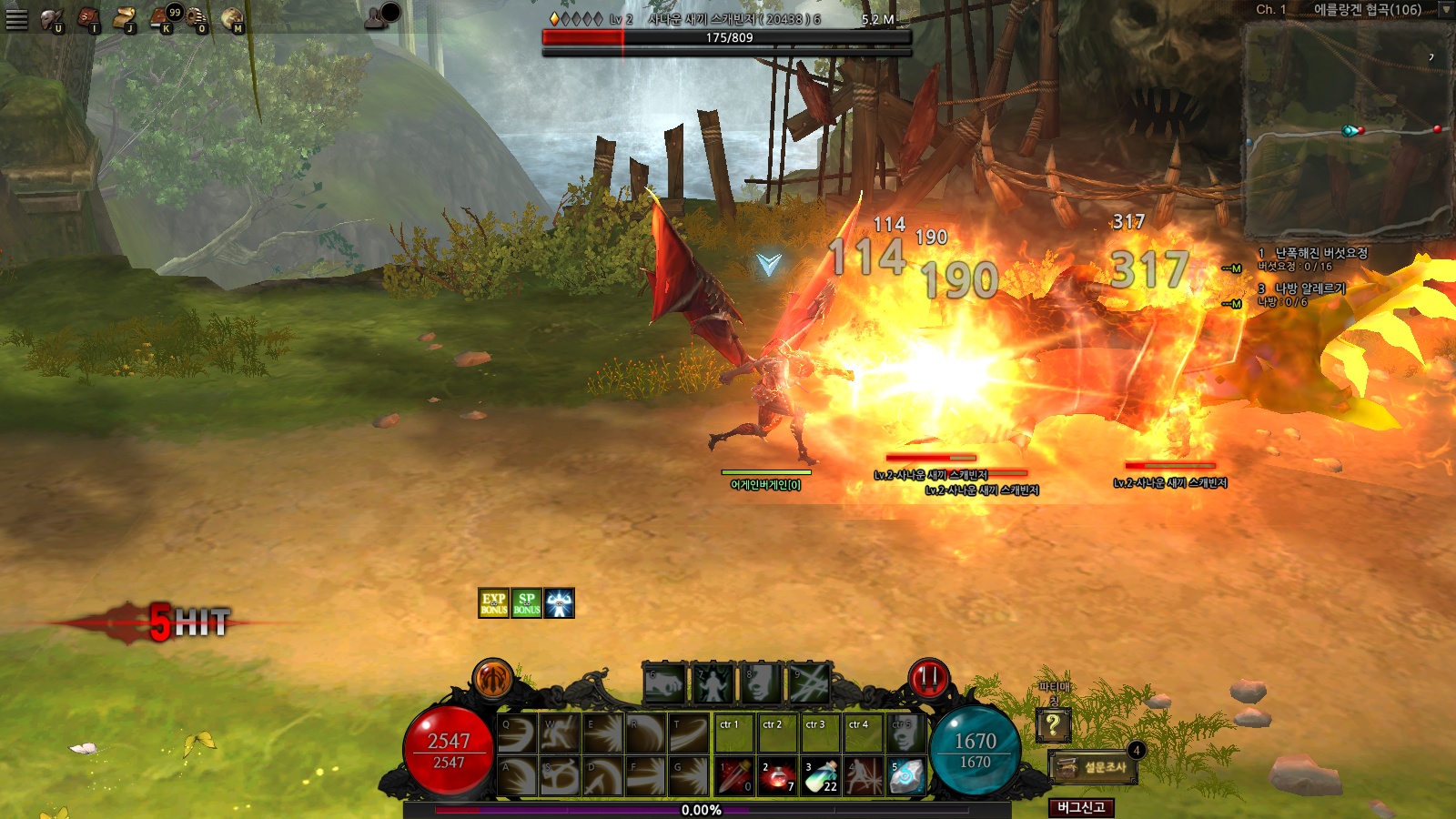Screen dimensions: 1456x819
Task: Open the quest scroll icon
Action: pos(124,18)
